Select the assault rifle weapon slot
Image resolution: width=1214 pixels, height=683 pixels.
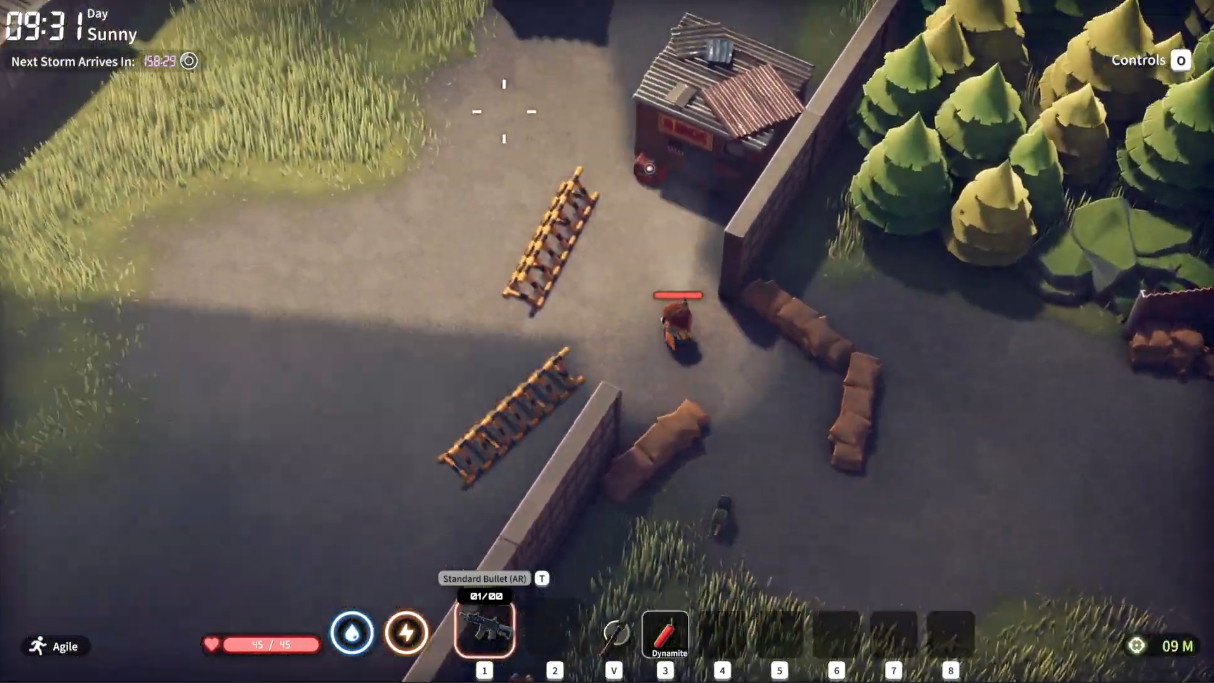coord(485,629)
